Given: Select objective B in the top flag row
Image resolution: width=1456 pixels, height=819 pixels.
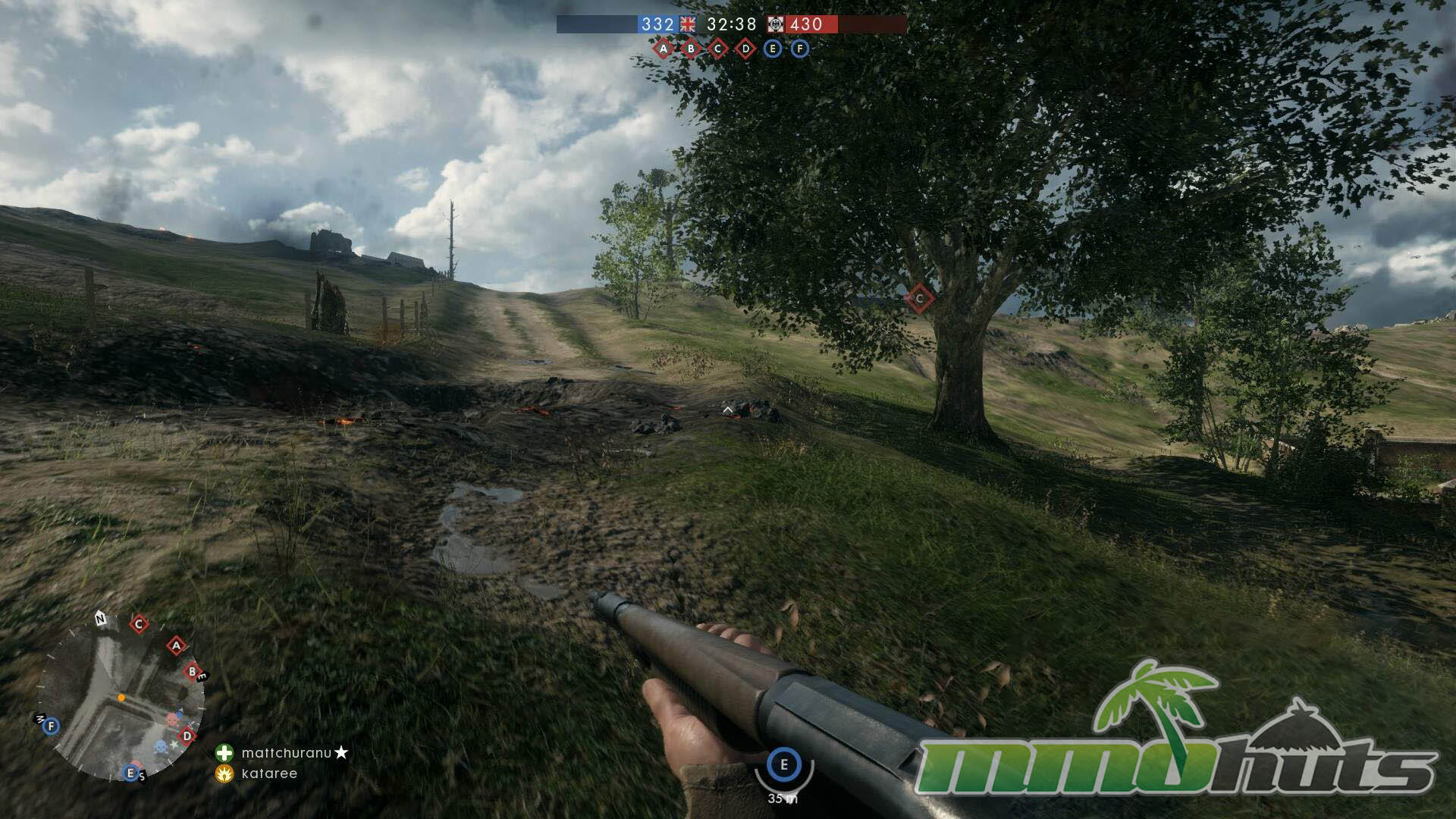Looking at the screenshot, I should 691,49.
